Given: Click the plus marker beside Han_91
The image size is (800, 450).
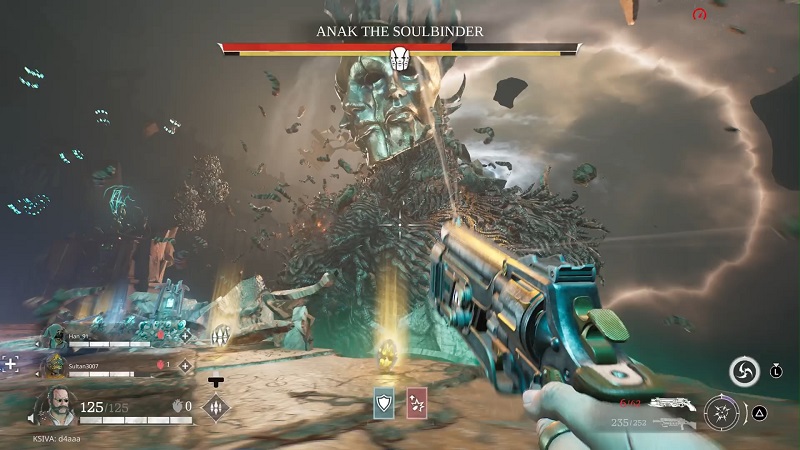Looking at the screenshot, I should (x=185, y=337).
